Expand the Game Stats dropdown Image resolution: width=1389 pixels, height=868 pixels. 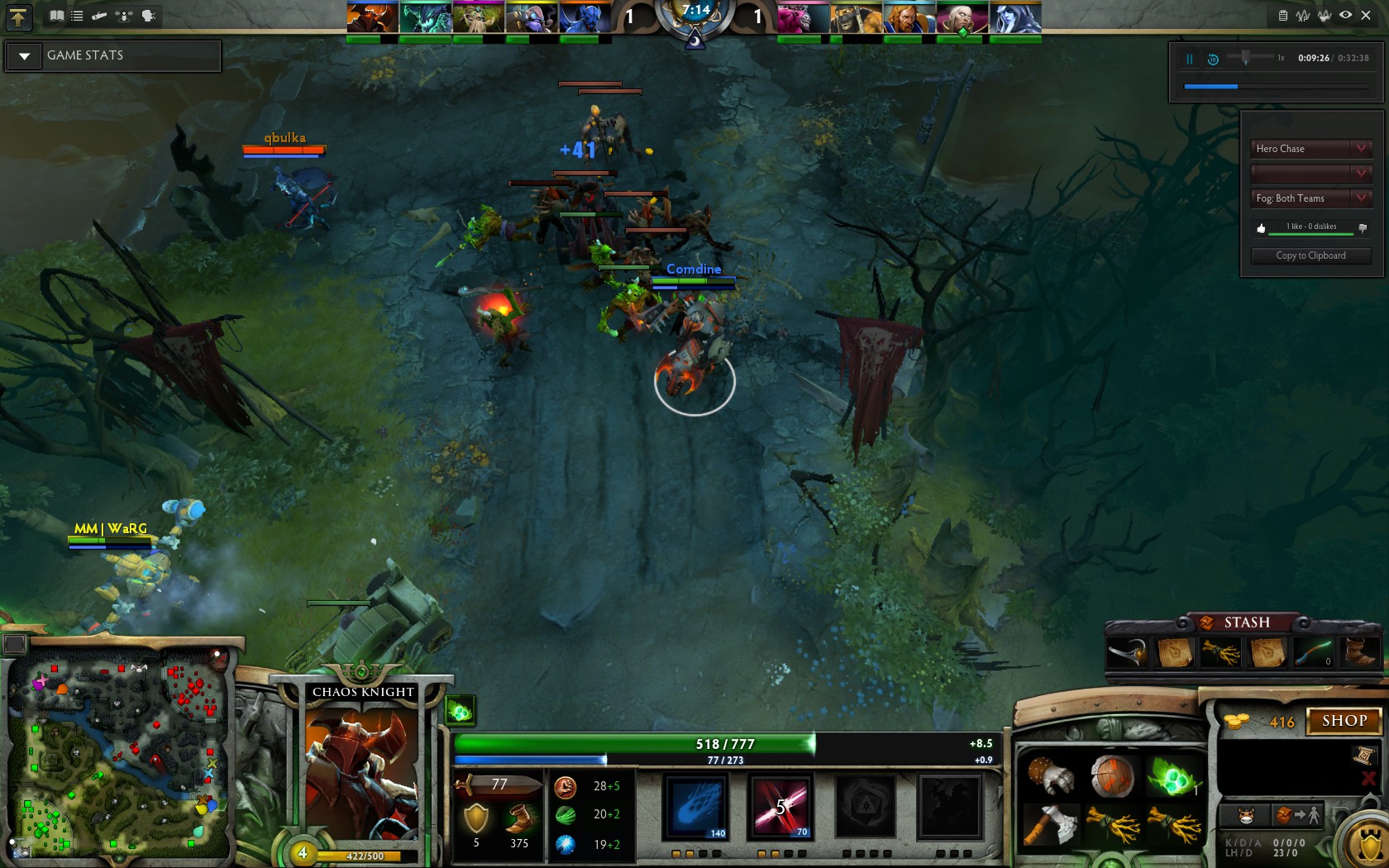point(25,56)
